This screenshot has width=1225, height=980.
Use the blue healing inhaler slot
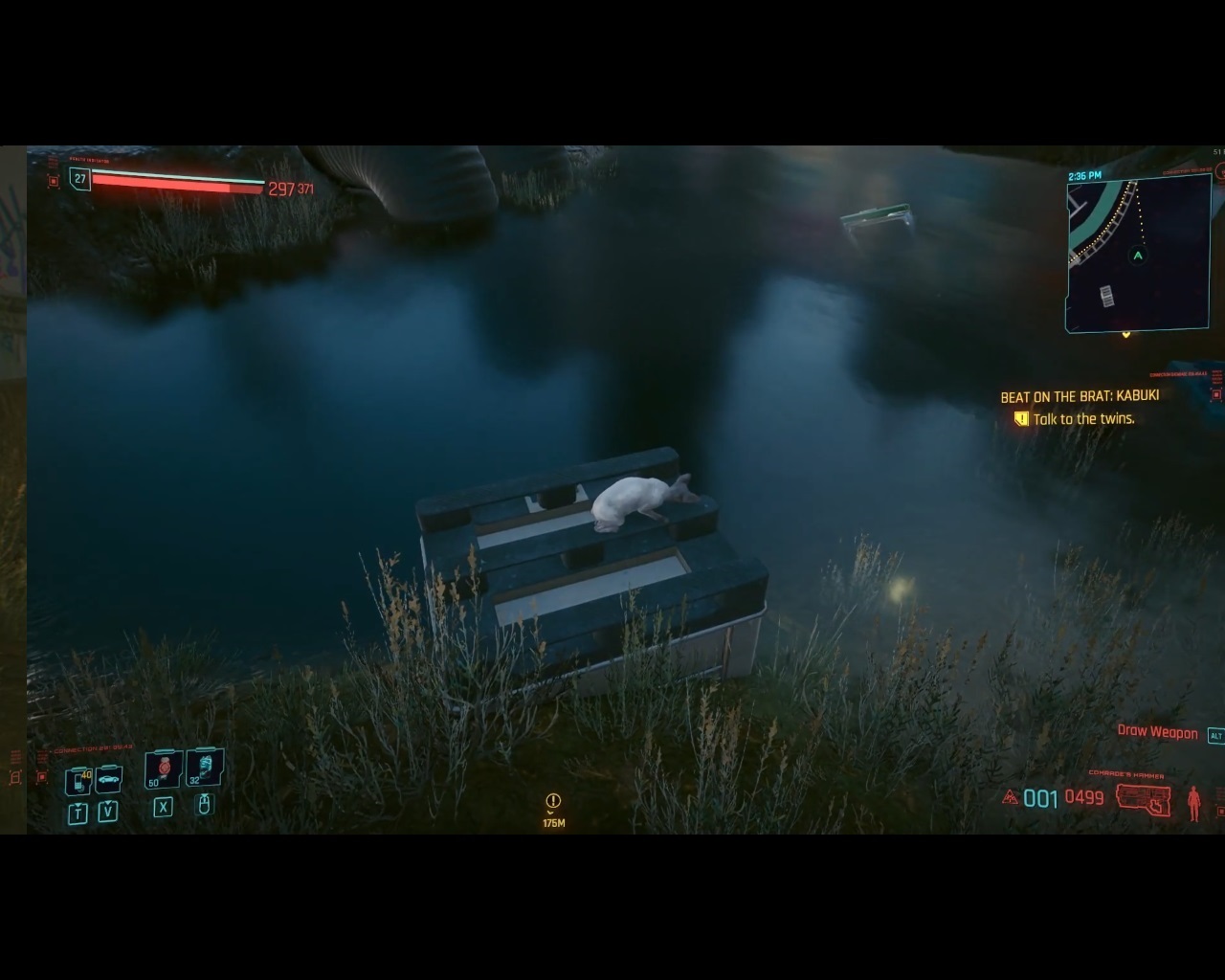[204, 768]
